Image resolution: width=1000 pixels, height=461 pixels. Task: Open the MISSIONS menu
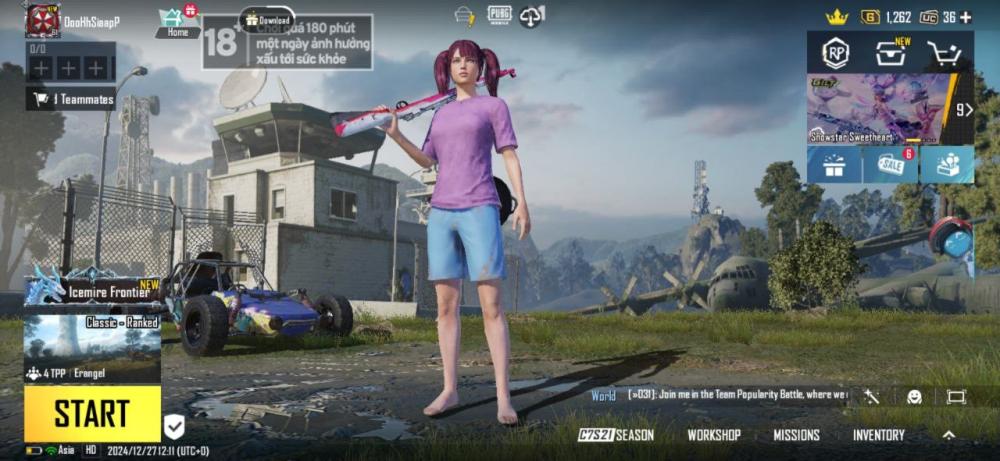coord(796,435)
